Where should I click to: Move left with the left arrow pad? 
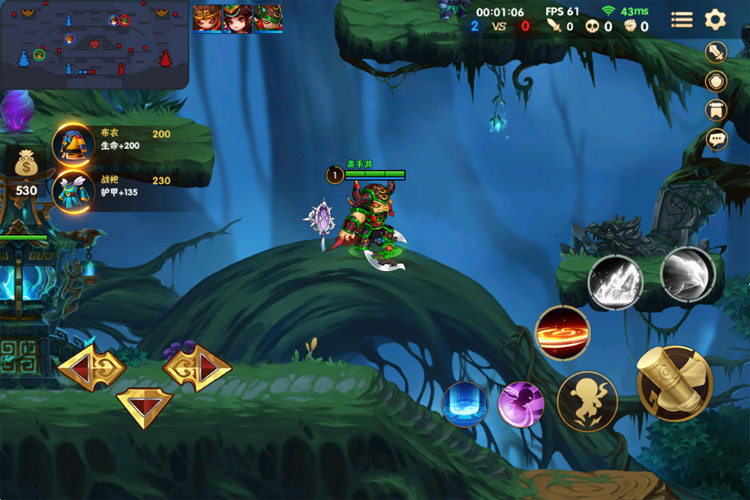click(x=90, y=369)
